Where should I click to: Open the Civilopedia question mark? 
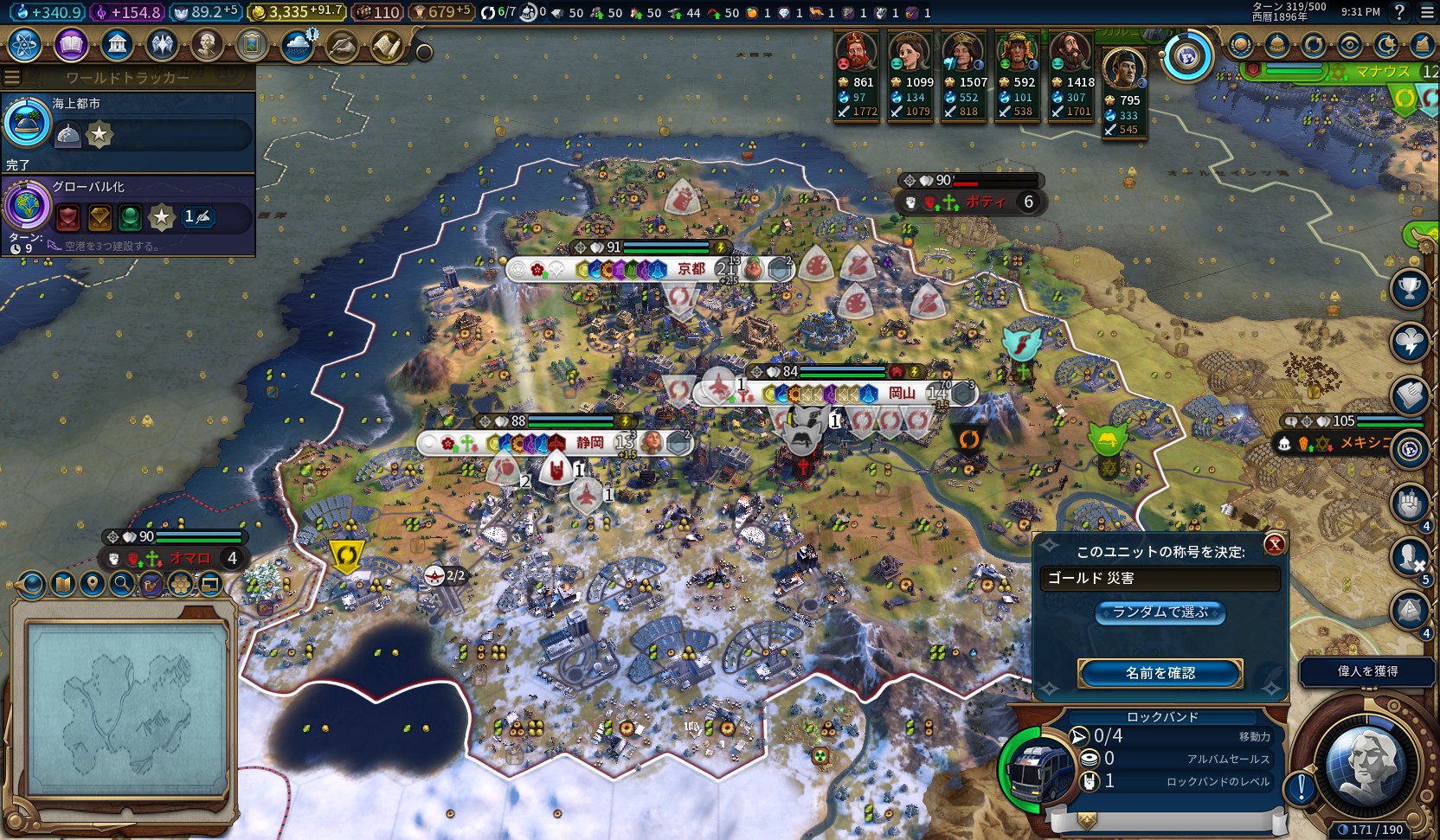point(1399,12)
